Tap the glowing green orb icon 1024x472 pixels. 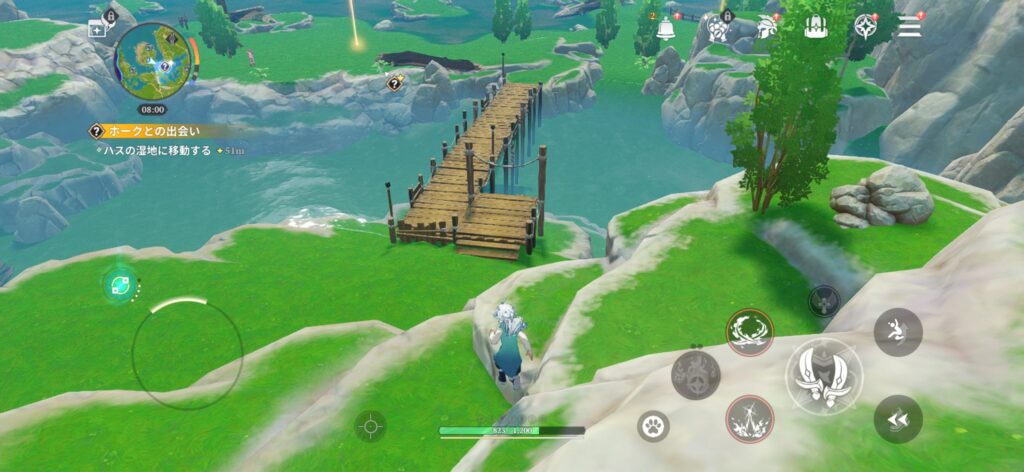[x=119, y=285]
